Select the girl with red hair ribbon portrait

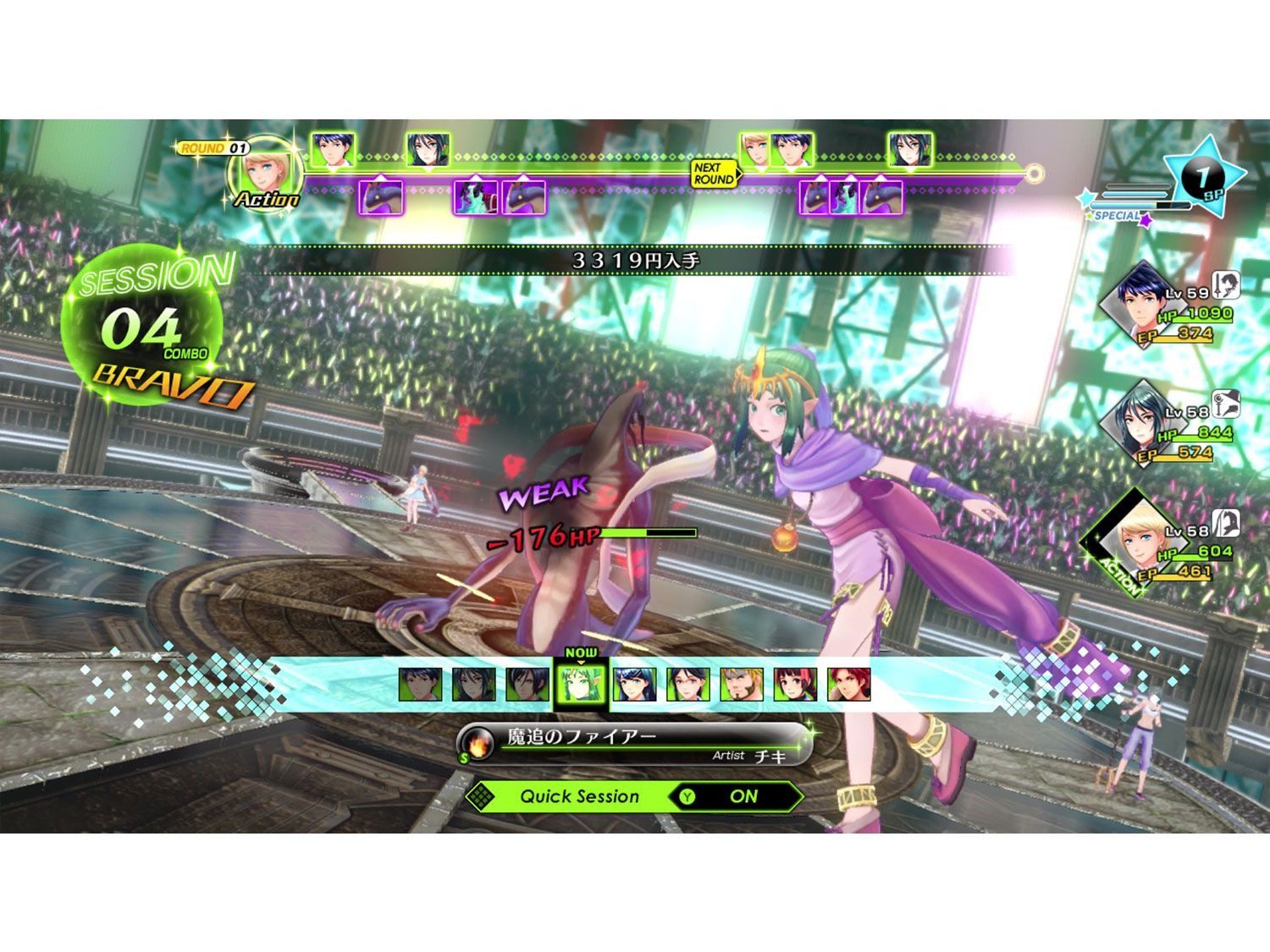[795, 685]
